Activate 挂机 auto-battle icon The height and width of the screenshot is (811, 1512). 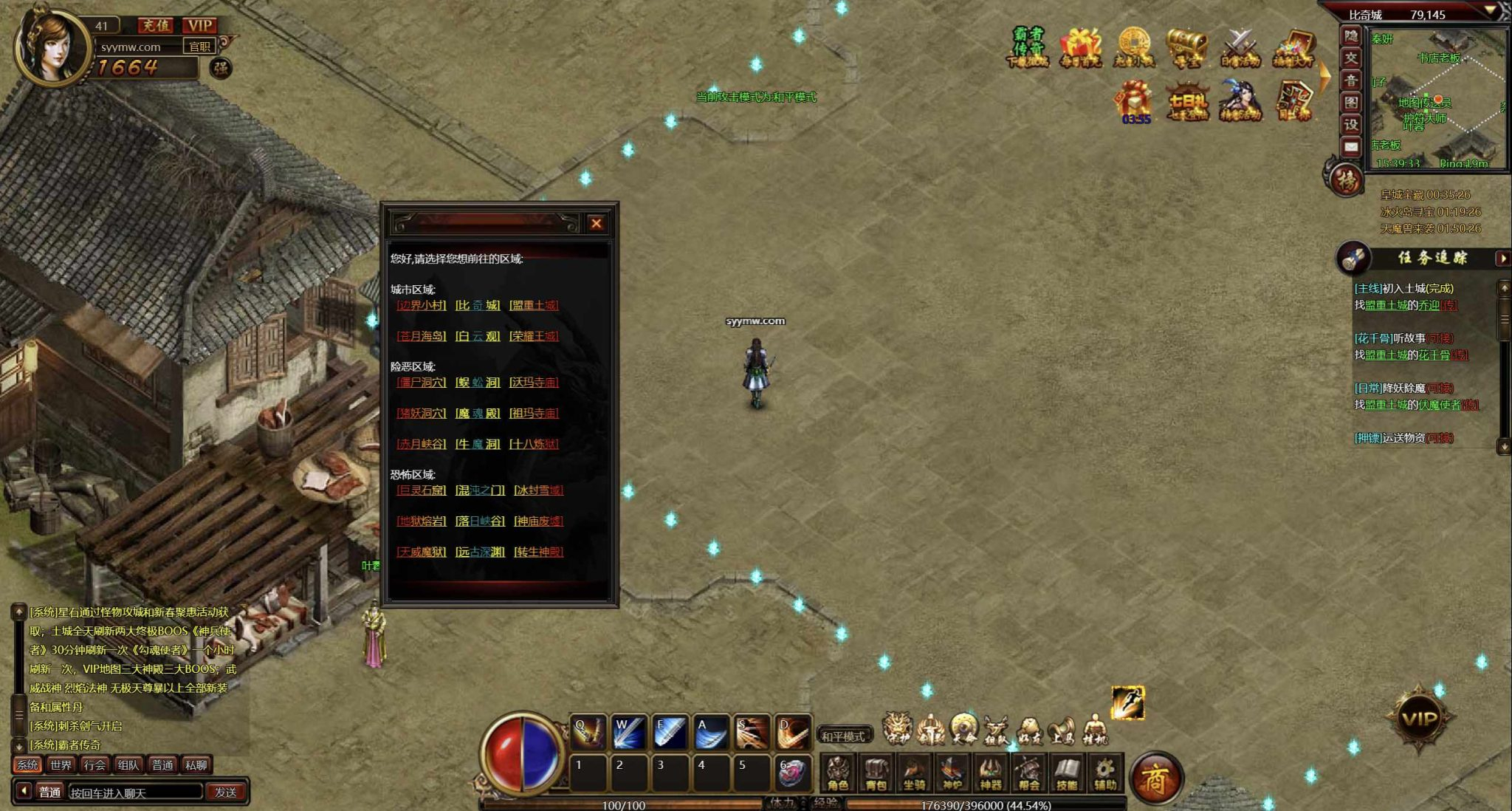[1095, 729]
